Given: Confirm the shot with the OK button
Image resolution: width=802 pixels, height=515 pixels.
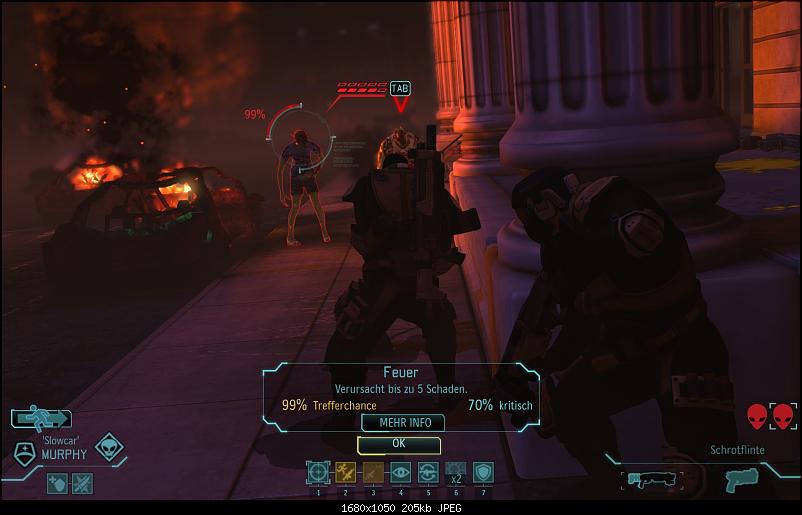Looking at the screenshot, I should click(x=398, y=443).
